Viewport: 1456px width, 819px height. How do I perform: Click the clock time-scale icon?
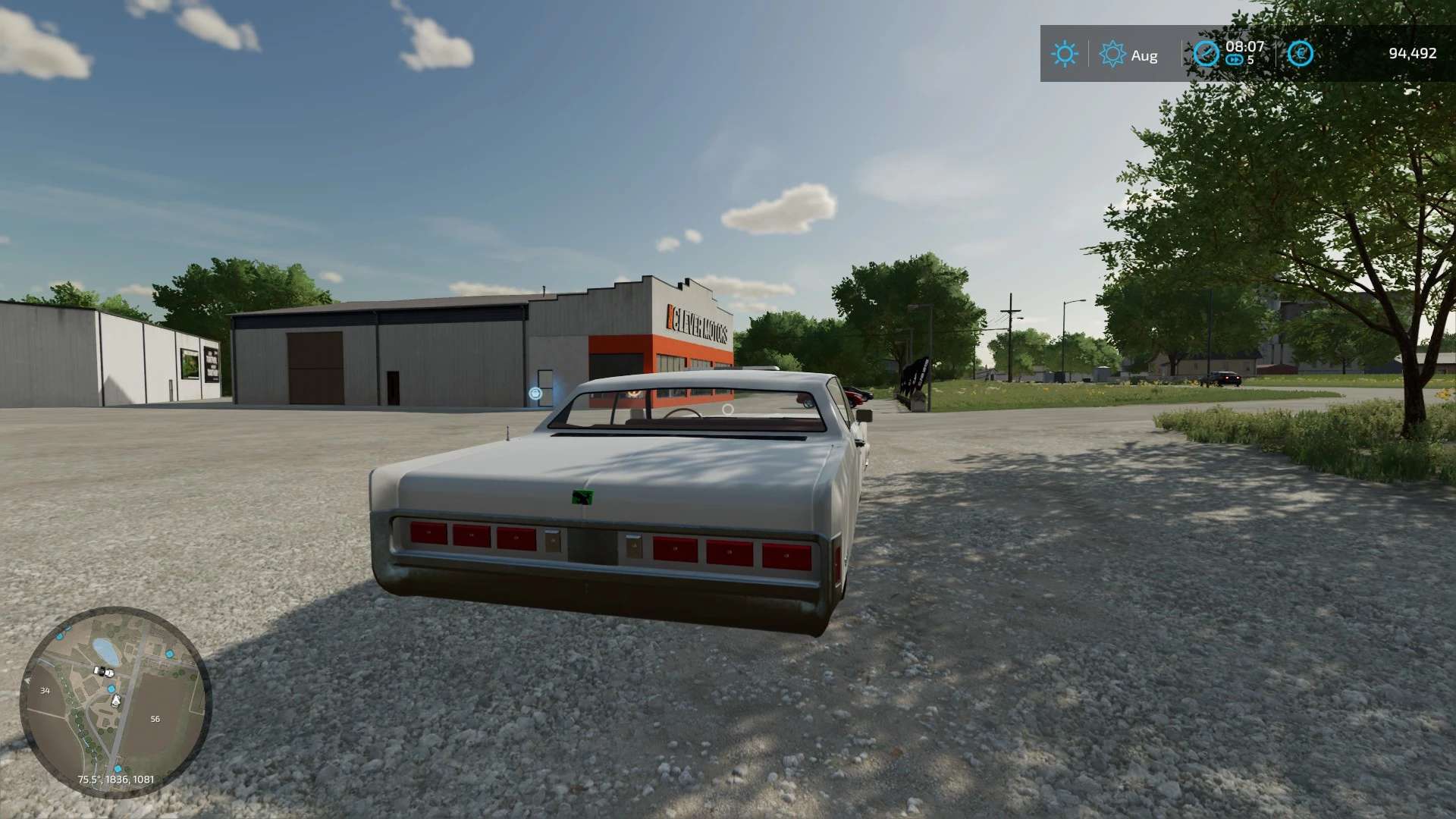[x=1206, y=54]
